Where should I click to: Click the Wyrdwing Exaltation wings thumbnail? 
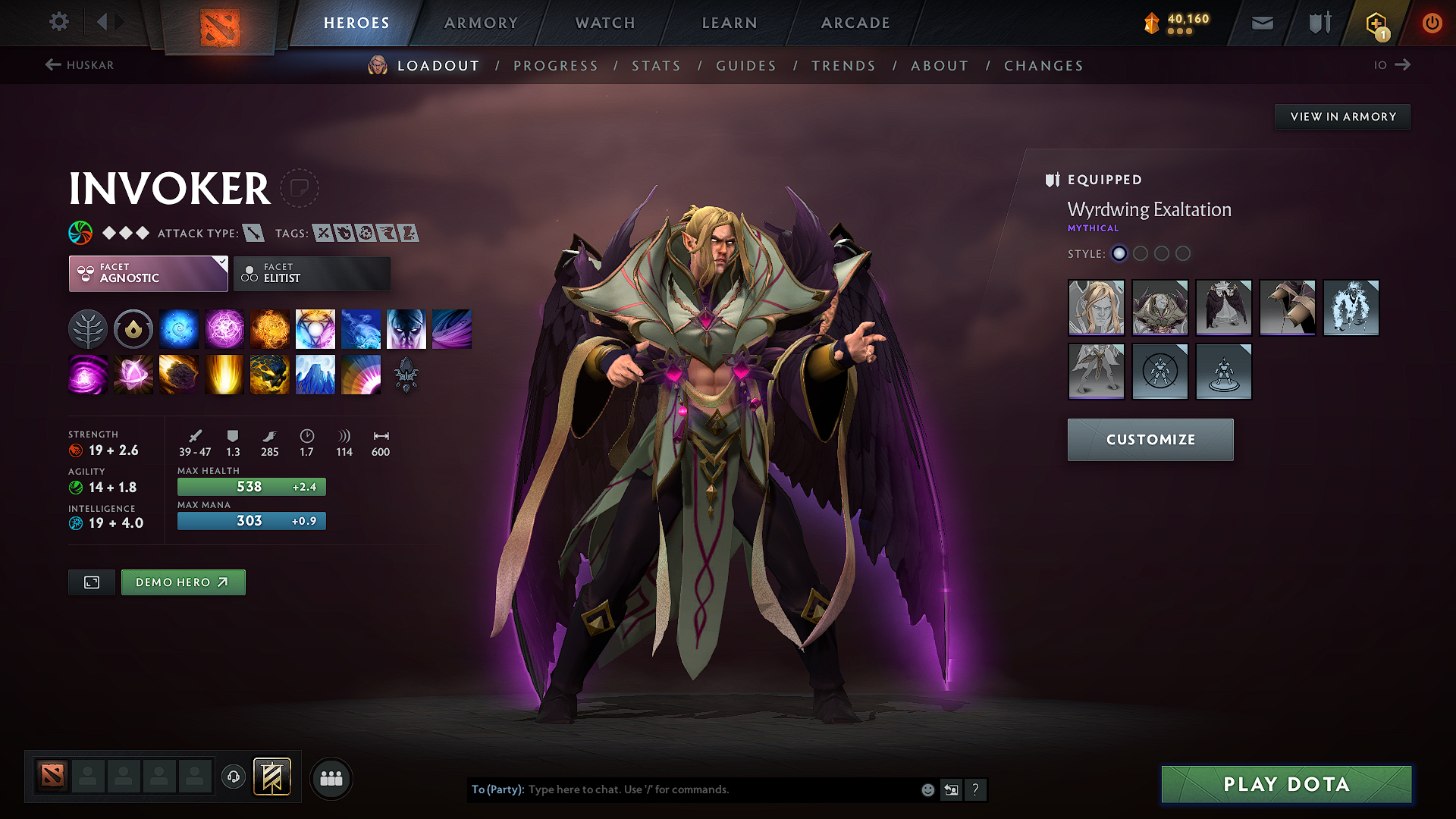[x=1223, y=308]
